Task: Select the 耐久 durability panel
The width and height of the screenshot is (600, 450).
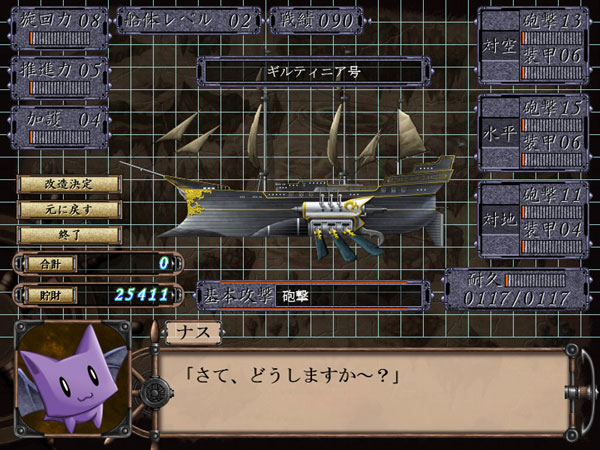Action: coord(510,290)
